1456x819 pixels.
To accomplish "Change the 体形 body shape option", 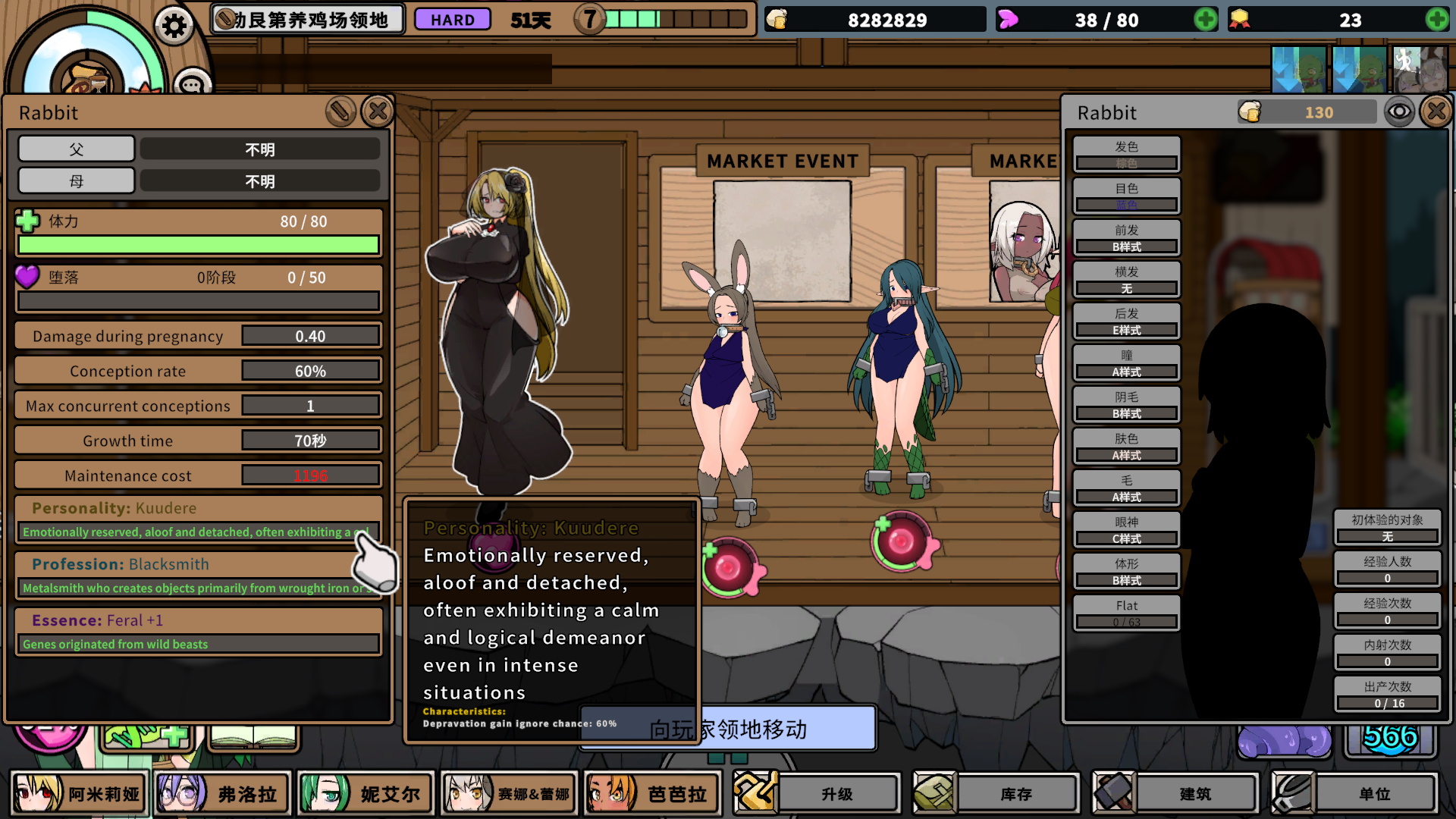I will [x=1126, y=572].
